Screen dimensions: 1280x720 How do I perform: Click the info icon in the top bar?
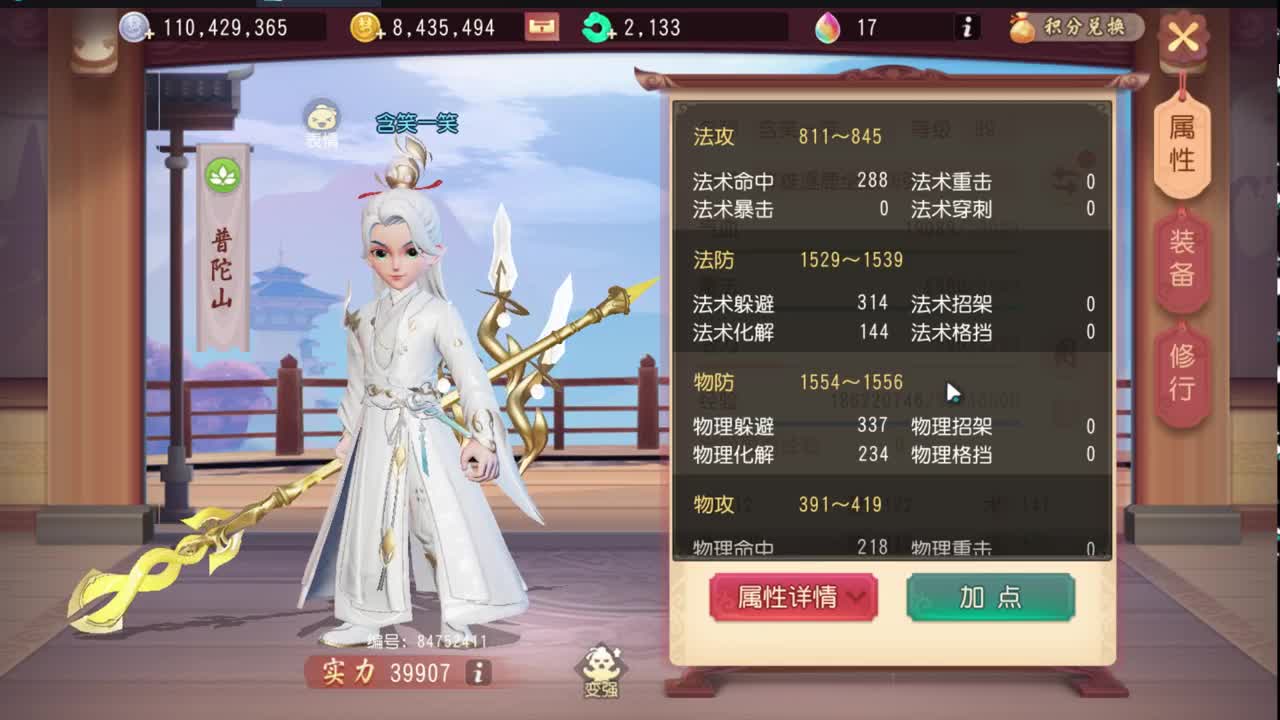[x=965, y=29]
